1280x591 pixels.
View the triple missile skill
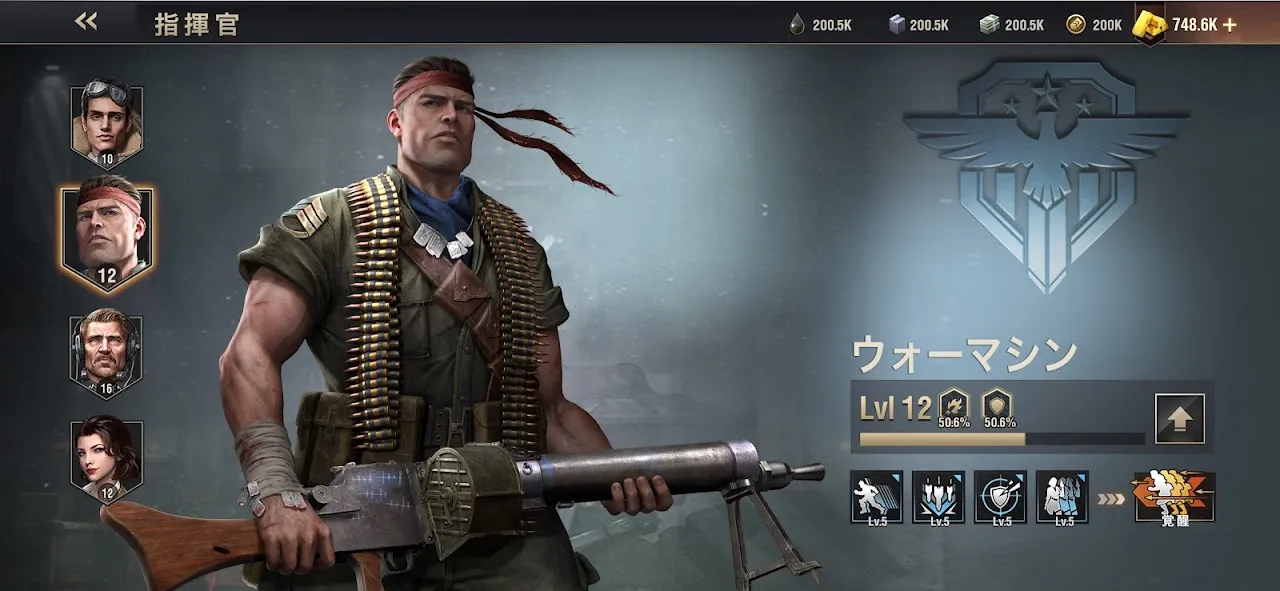[x=938, y=497]
